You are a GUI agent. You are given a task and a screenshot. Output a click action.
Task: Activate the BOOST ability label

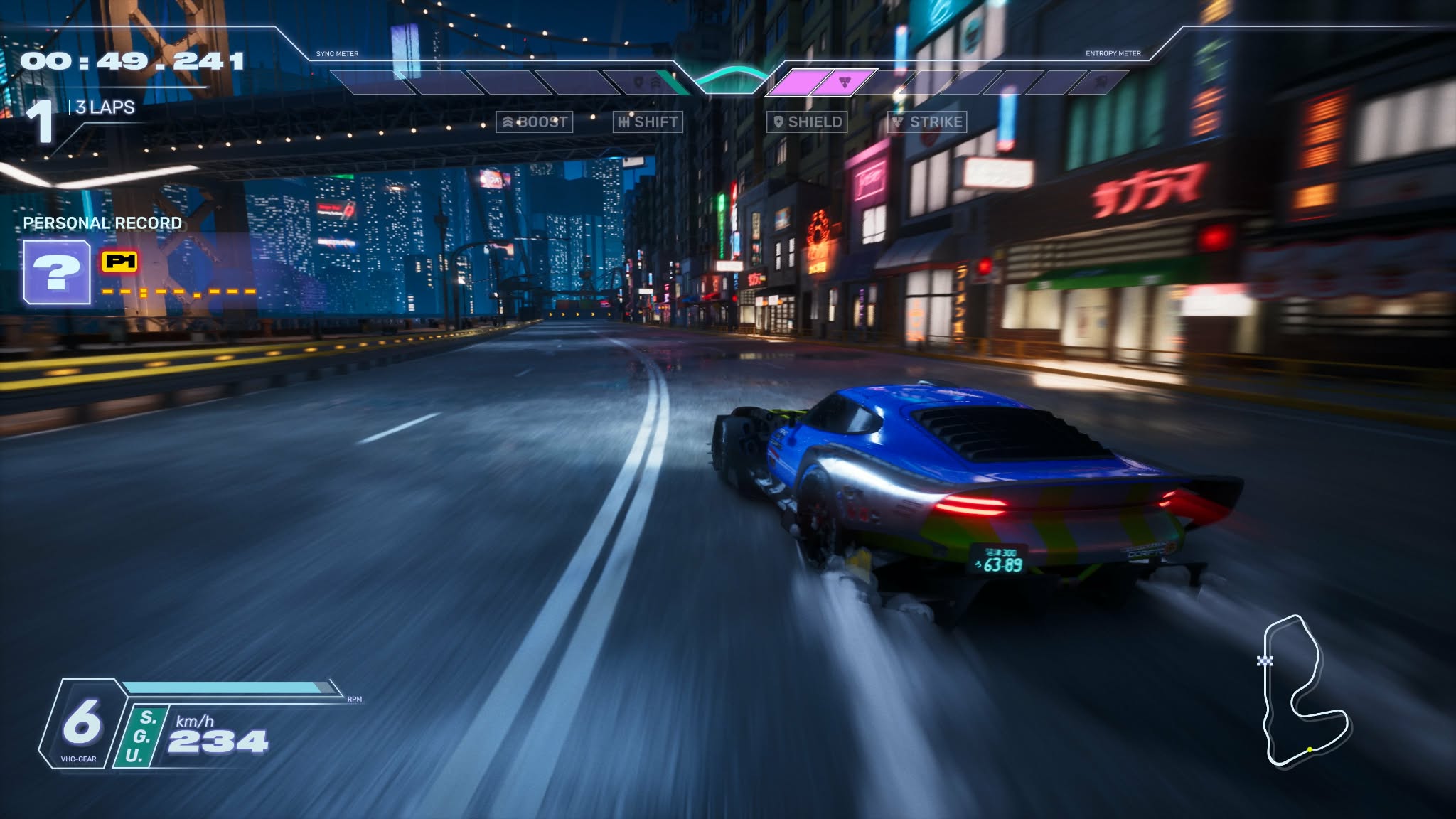[x=535, y=122]
